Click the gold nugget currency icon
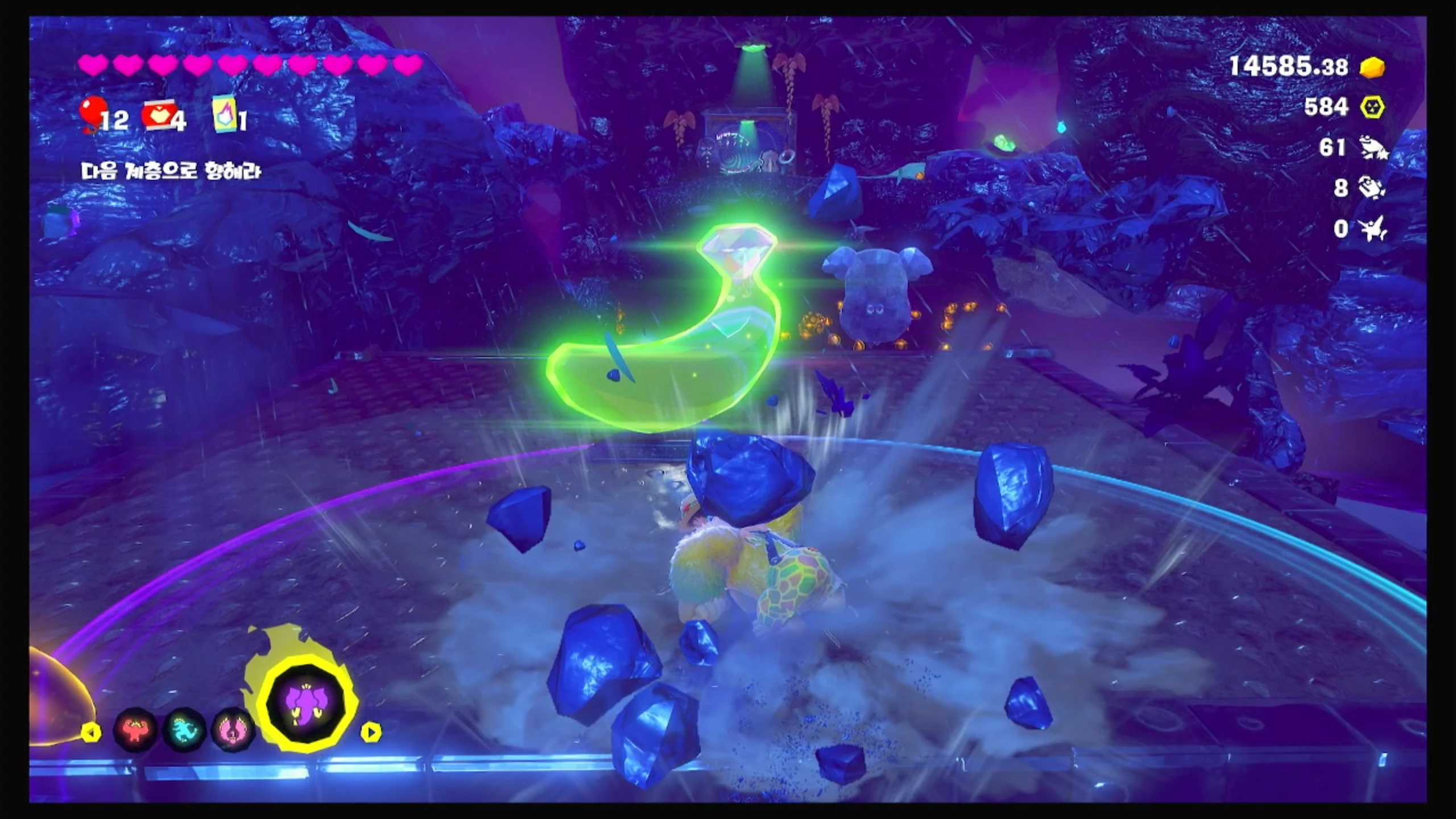Viewport: 1456px width, 819px height. 1372,68
